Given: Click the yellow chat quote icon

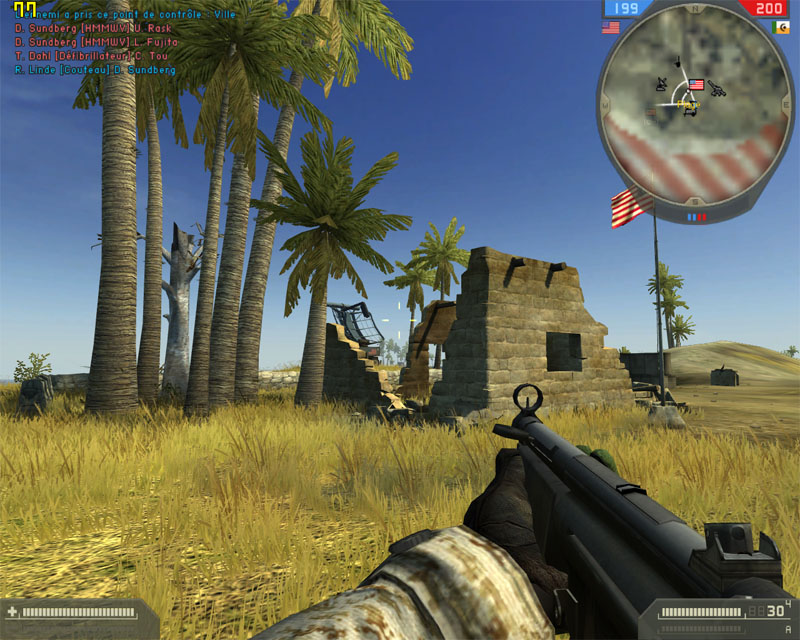Looking at the screenshot, I should (x=24, y=9).
